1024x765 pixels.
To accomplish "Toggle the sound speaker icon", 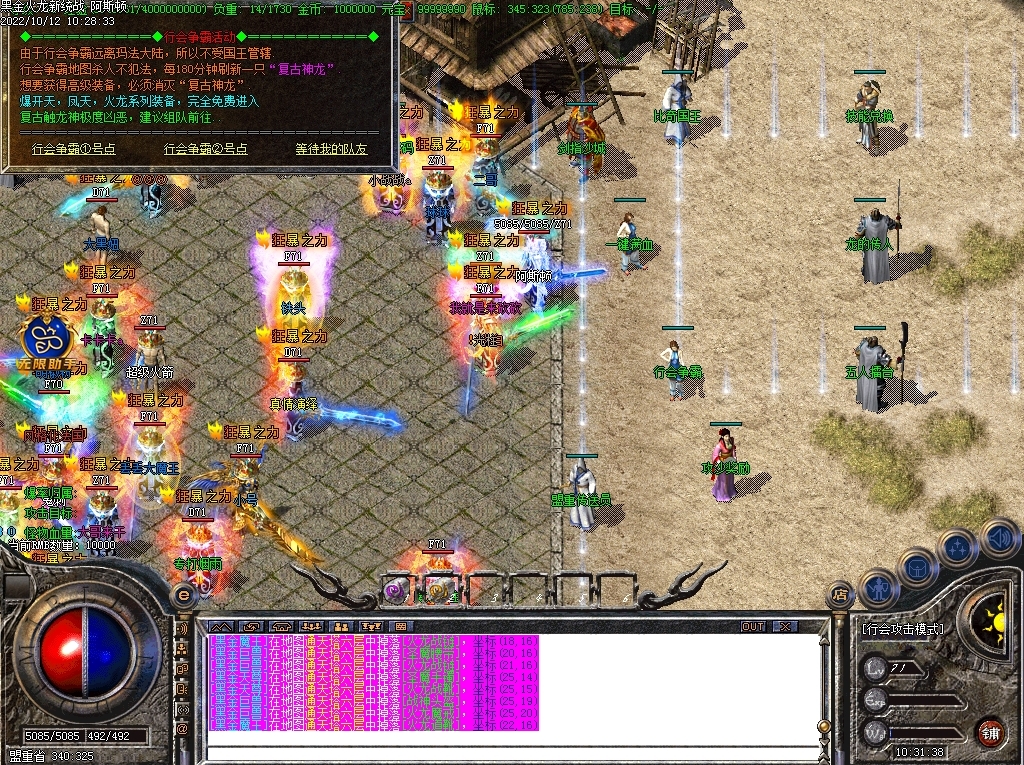I will point(998,536).
